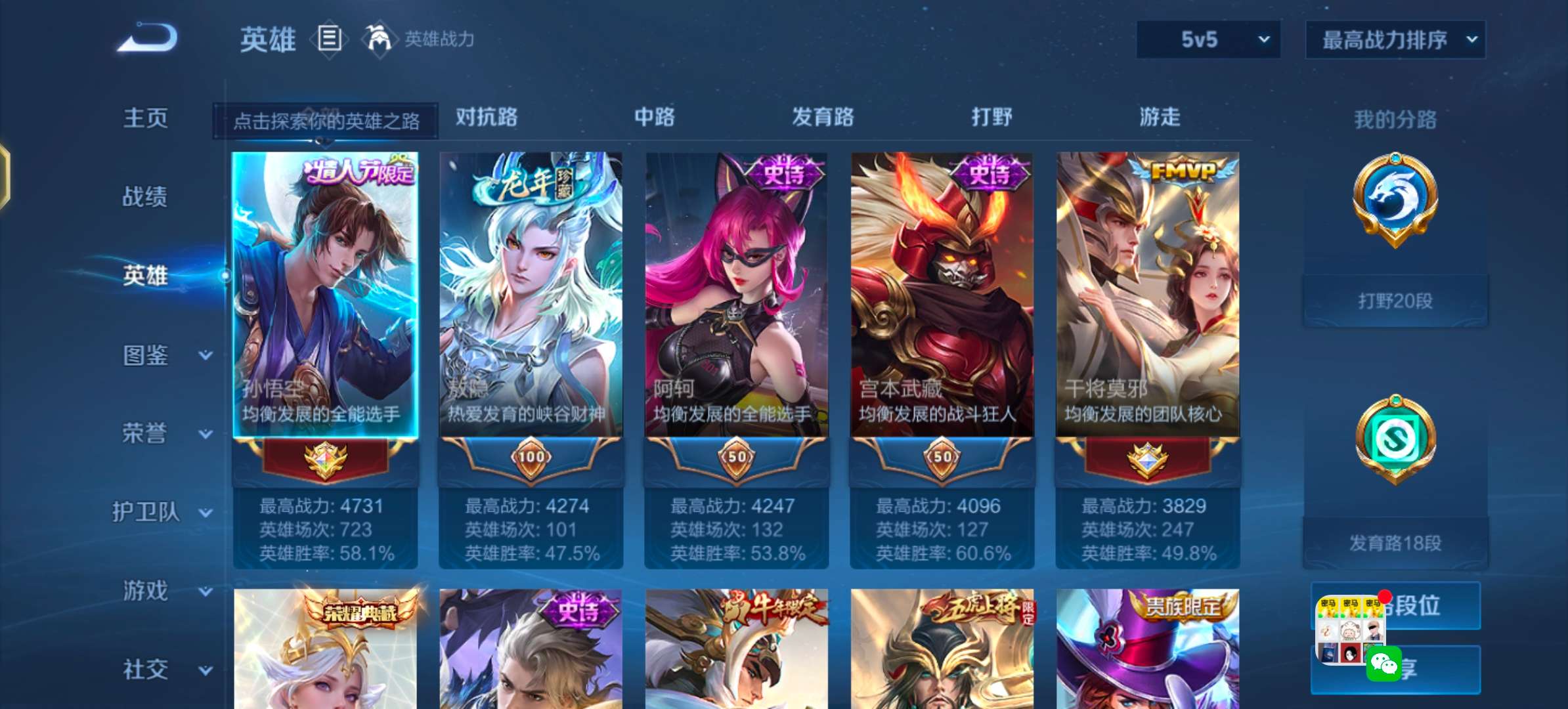The height and width of the screenshot is (709, 1568).
Task: Click the 50 proficiency badge under 阿轲
Action: coord(737,460)
